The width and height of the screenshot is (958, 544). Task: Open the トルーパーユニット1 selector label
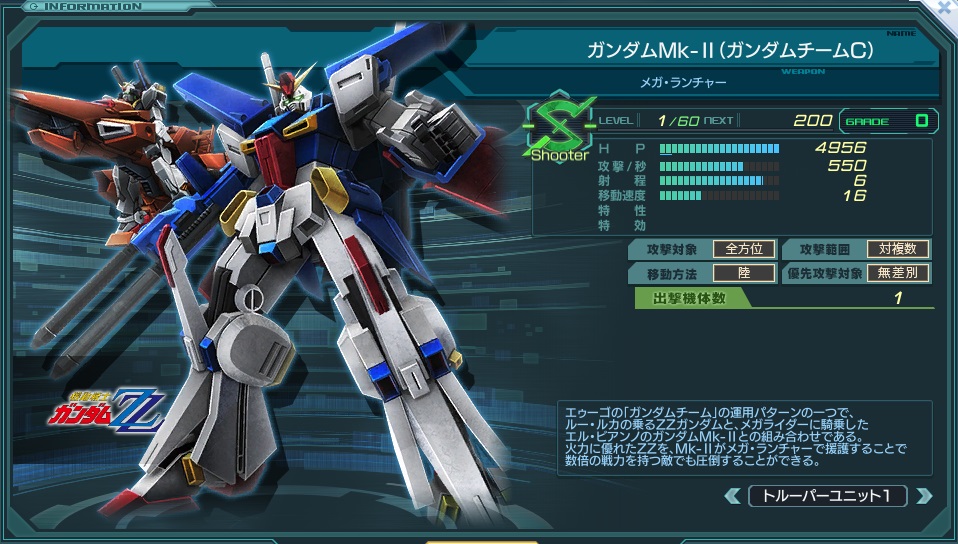pos(827,496)
